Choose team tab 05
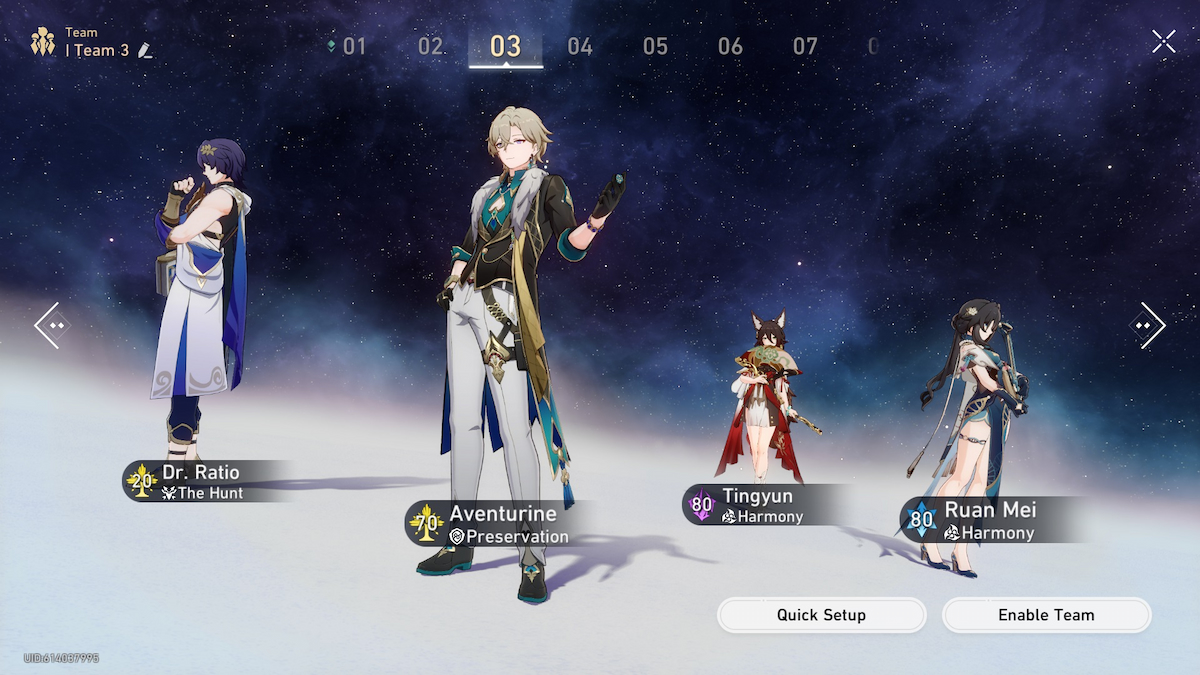Screen dimensions: 1200x675 coord(655,46)
